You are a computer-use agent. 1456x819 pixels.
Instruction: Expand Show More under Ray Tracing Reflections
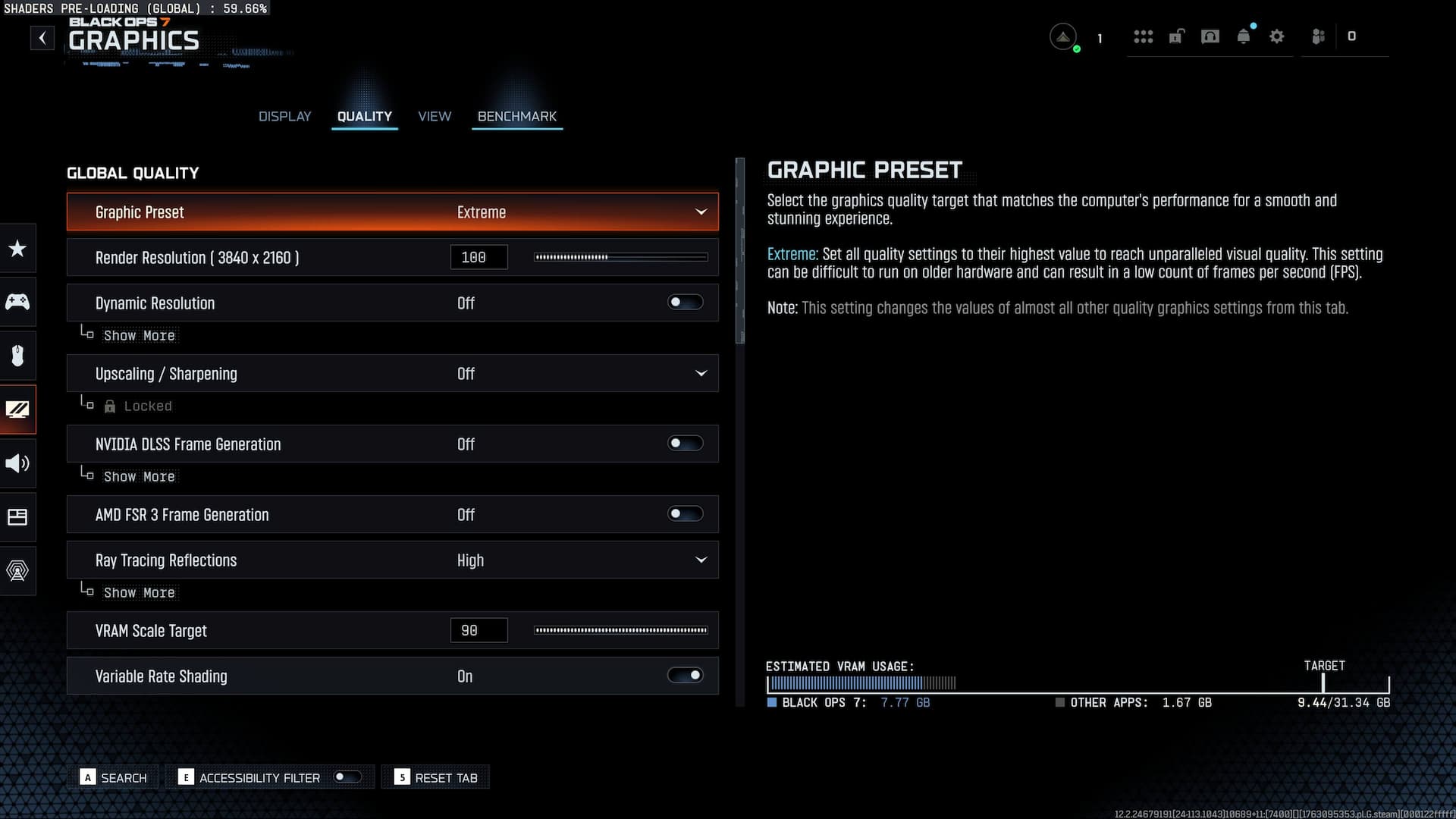139,592
